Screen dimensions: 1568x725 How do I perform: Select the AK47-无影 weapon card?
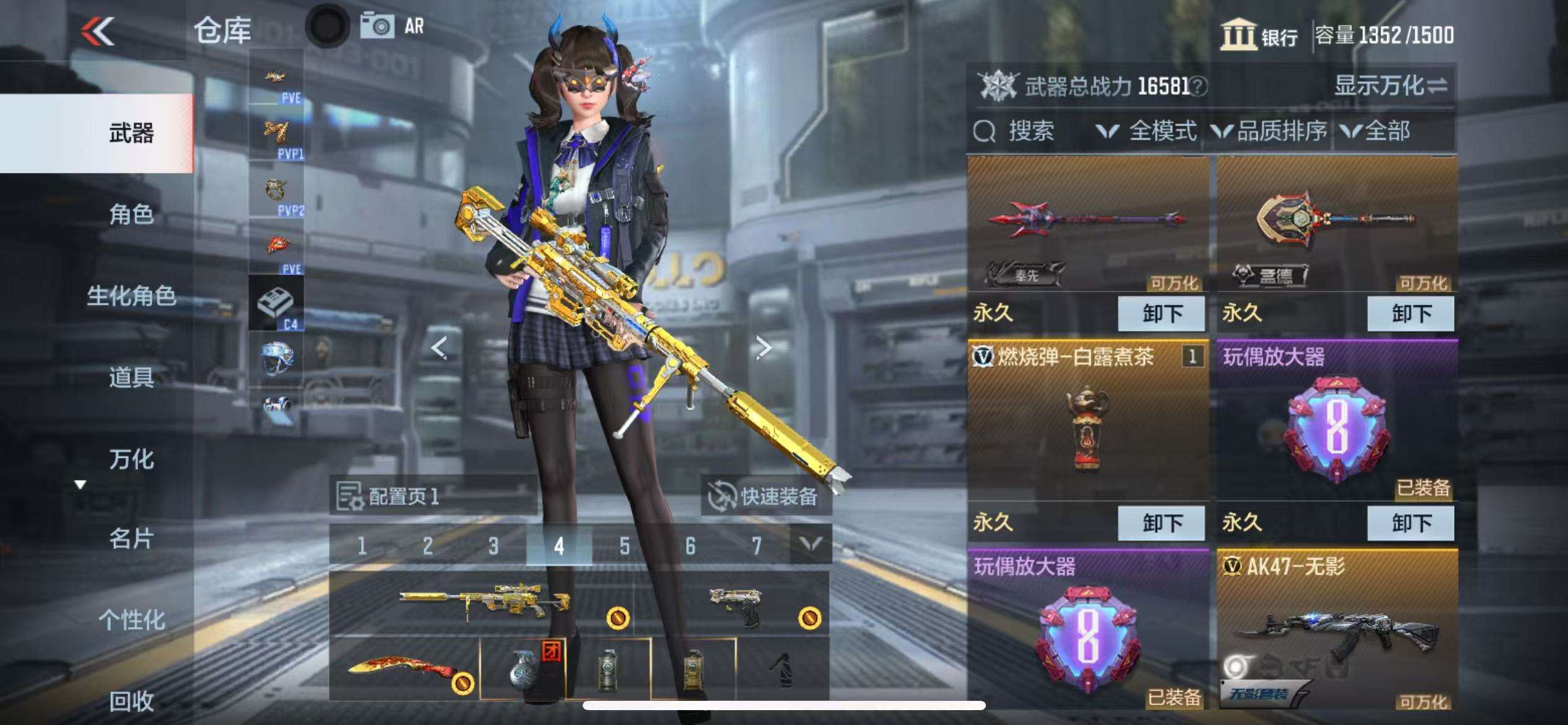(1337, 632)
